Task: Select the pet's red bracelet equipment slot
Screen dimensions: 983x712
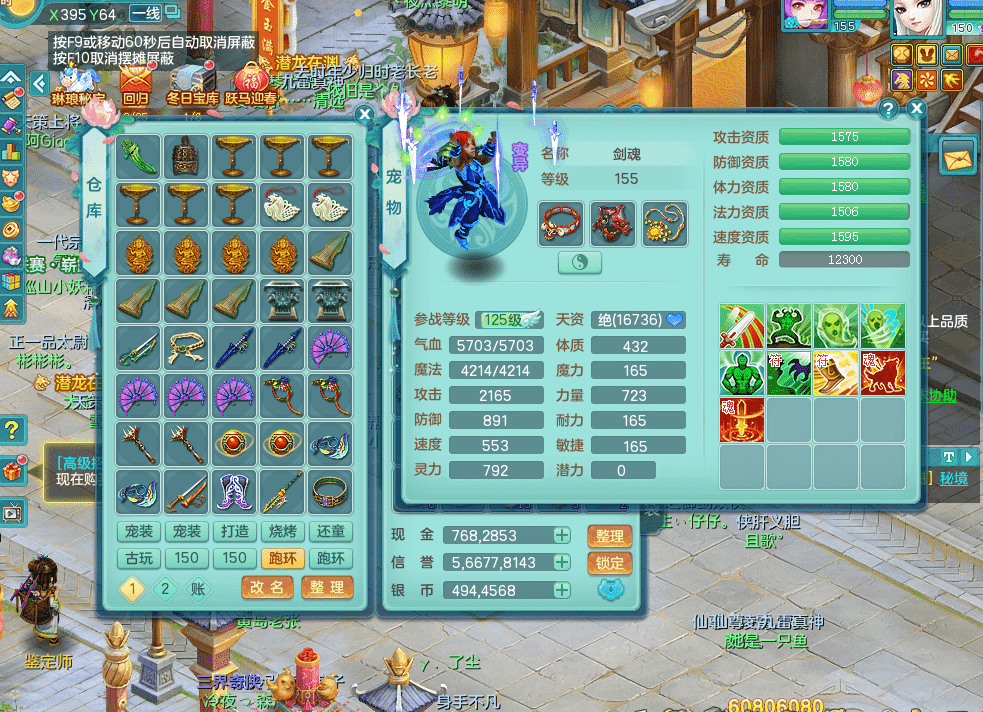Action: pyautogui.click(x=561, y=224)
